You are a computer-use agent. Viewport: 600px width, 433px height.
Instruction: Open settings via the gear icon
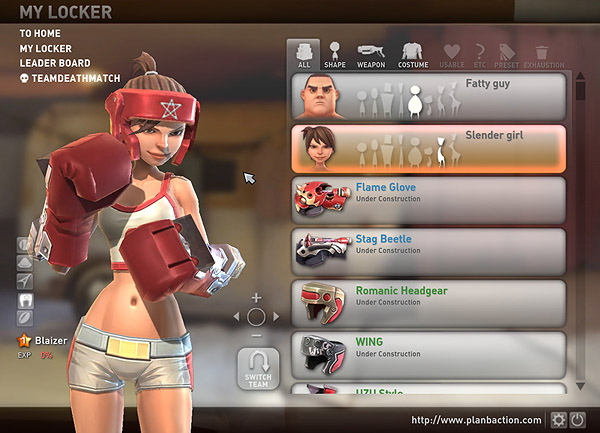pos(559,420)
